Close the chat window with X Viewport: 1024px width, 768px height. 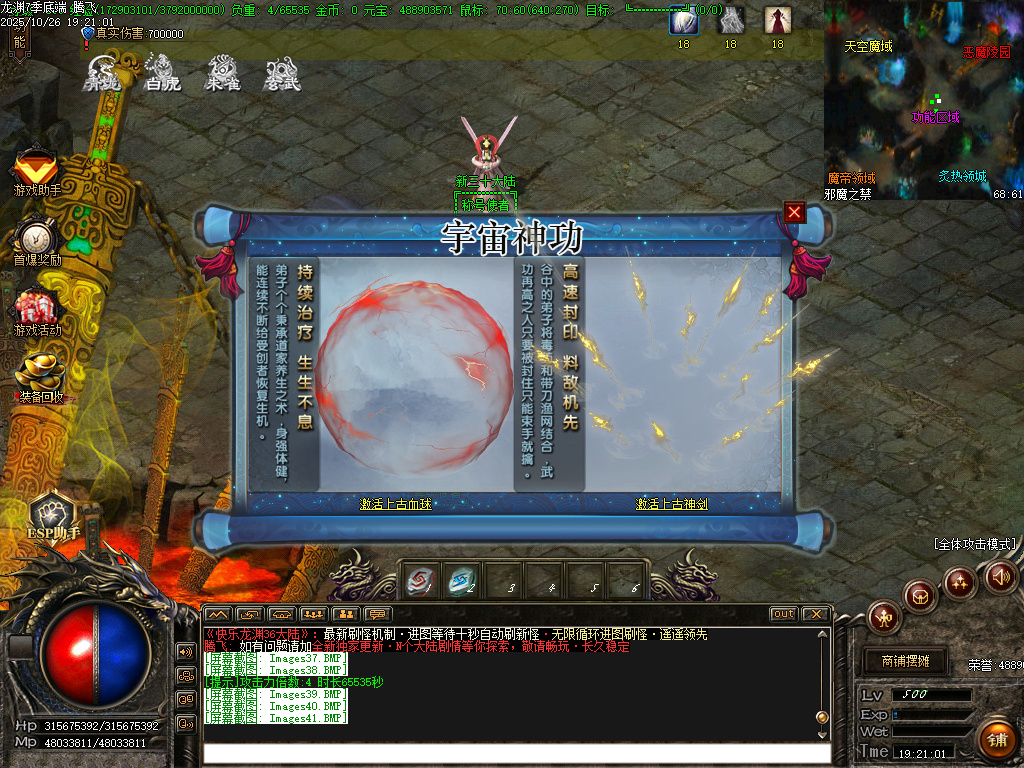click(x=816, y=614)
